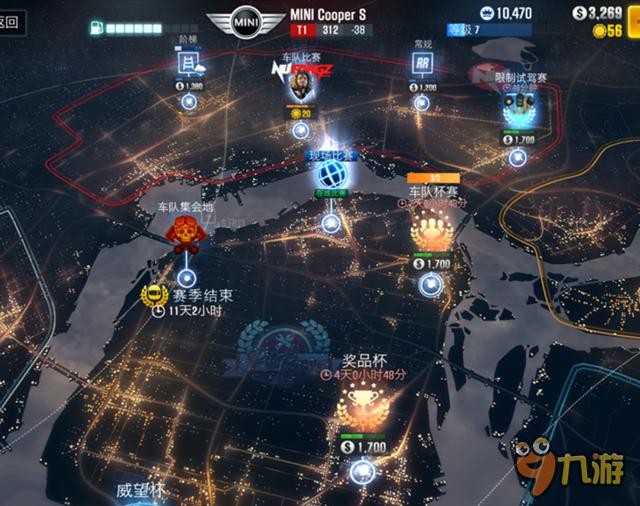Image resolution: width=640 pixels, height=506 pixels.
Task: Open the 威望杯 prestige cup event
Action: click(x=139, y=491)
